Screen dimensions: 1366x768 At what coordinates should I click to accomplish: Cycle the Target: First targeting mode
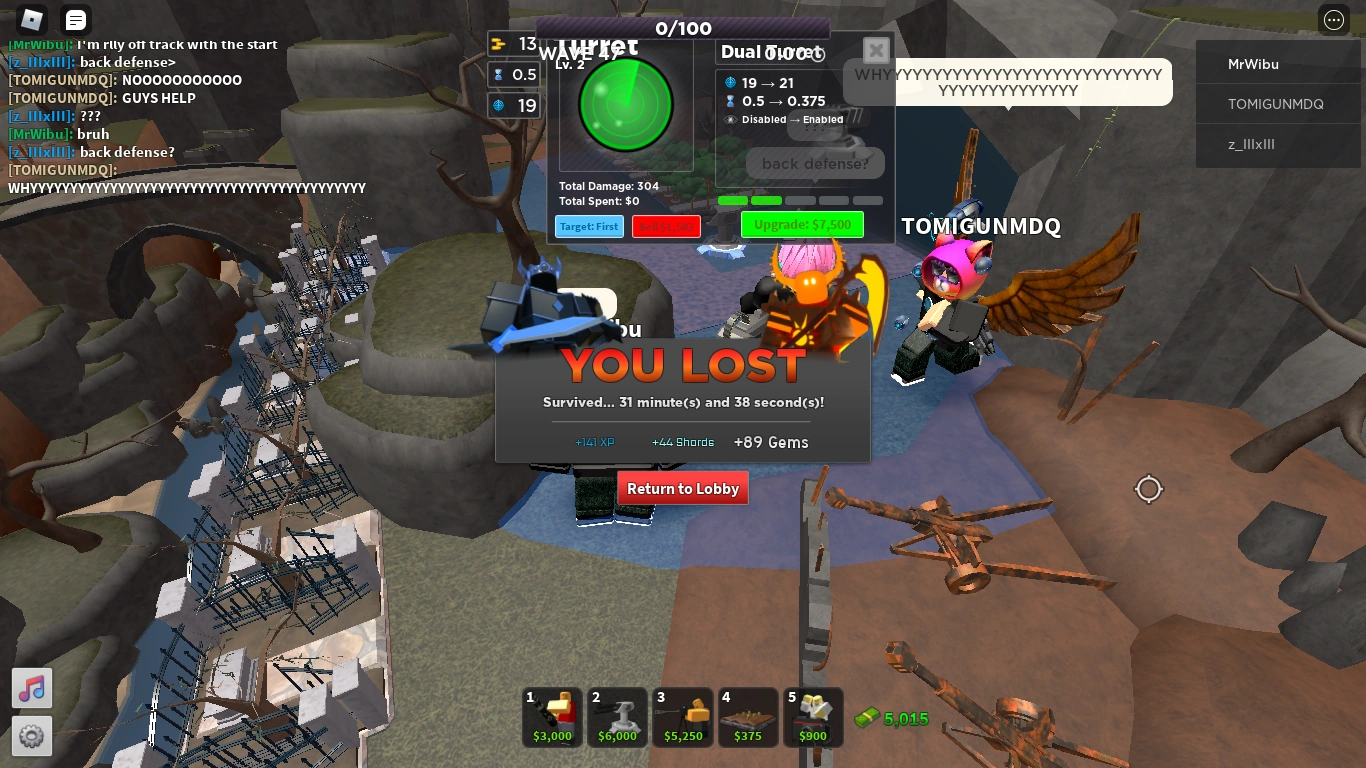(589, 226)
